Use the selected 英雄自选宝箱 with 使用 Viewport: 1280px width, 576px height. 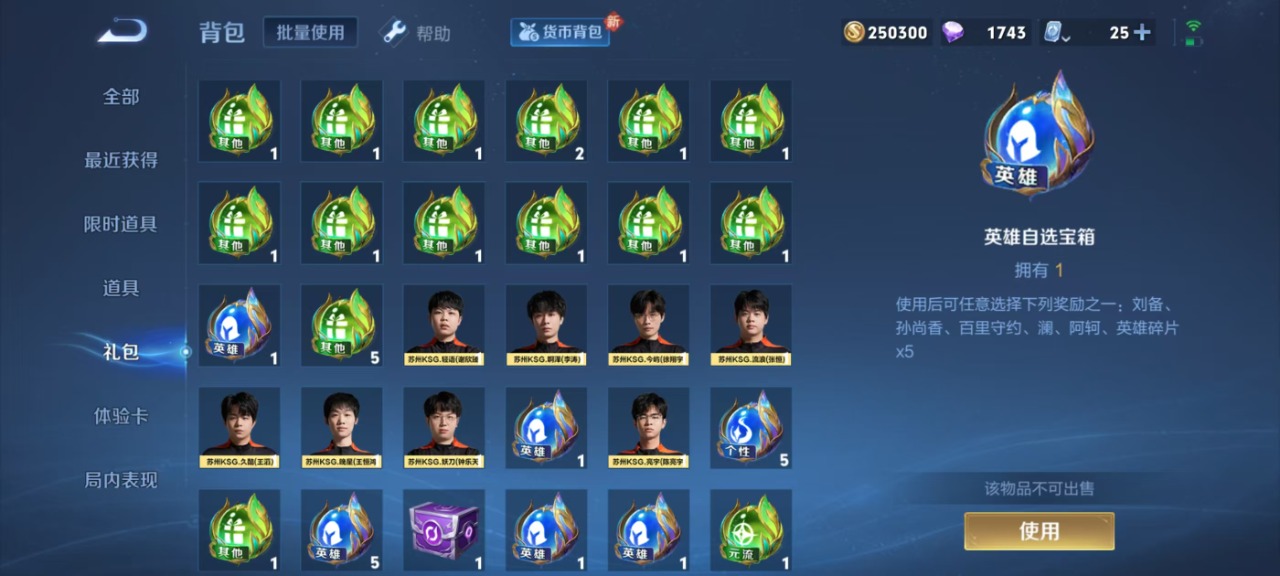pos(1039,531)
